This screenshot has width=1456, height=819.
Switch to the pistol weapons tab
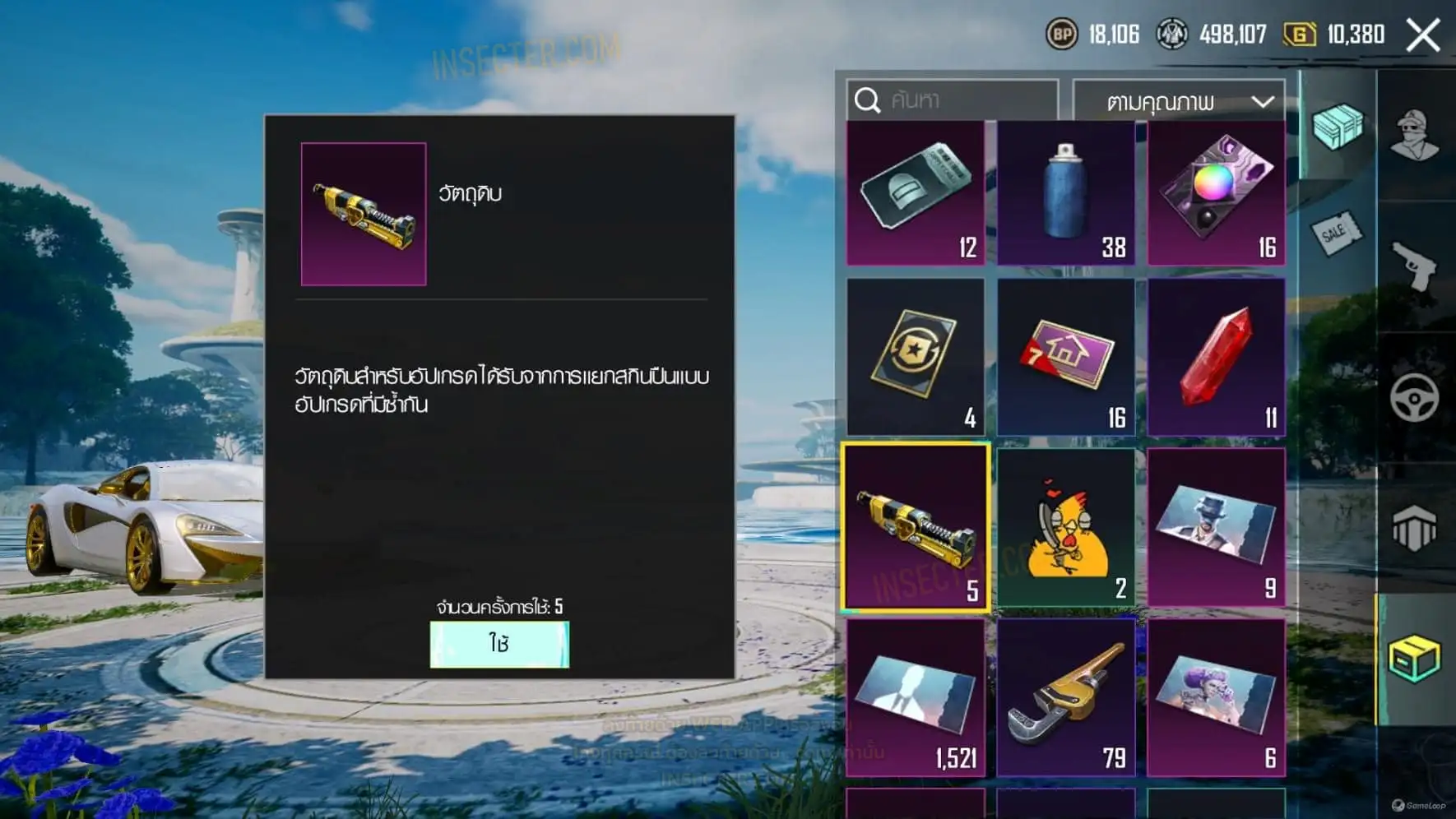point(1415,266)
